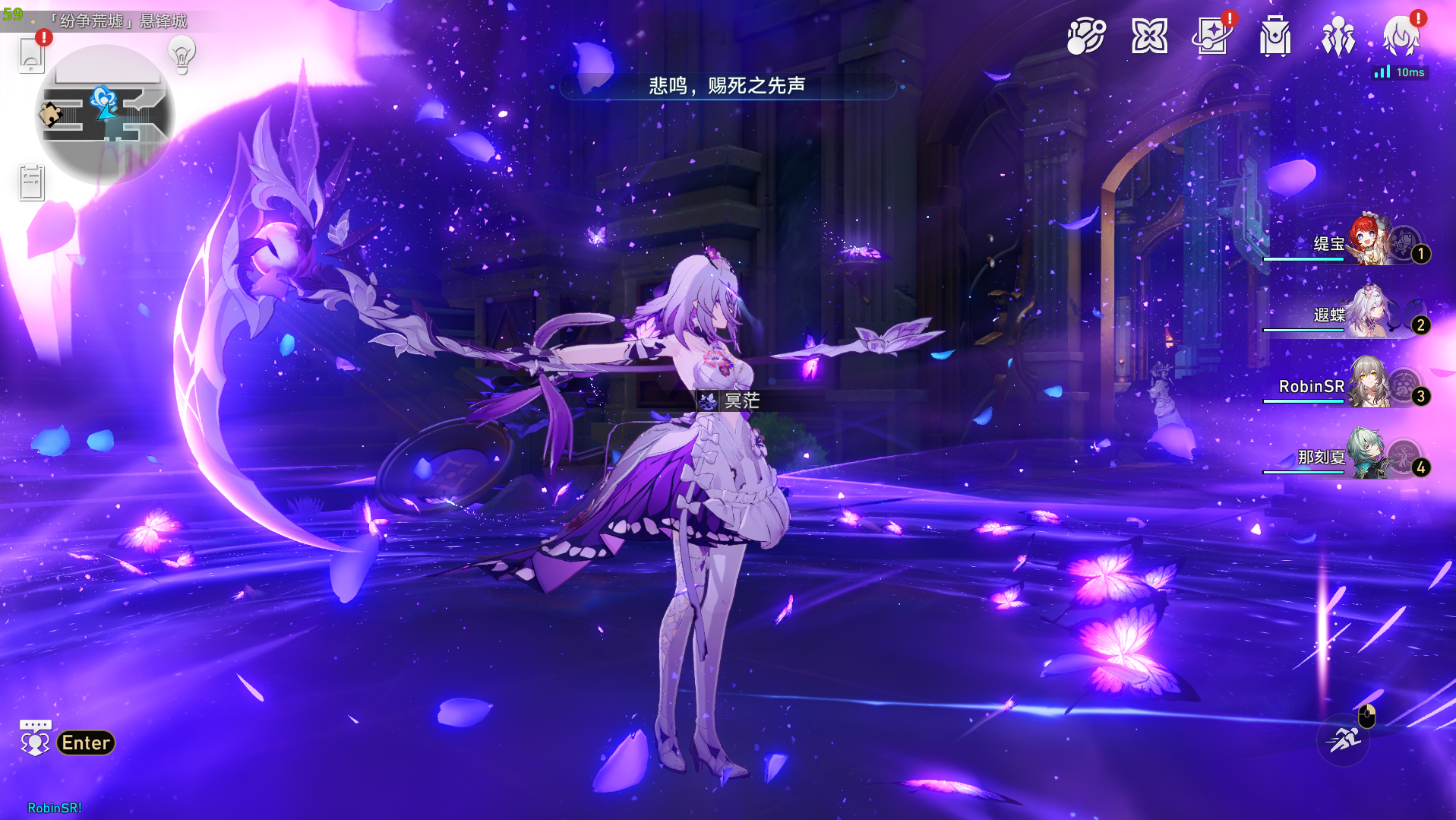Open the backpack inventory
Image resolution: width=1456 pixels, height=820 pixels.
[1275, 36]
